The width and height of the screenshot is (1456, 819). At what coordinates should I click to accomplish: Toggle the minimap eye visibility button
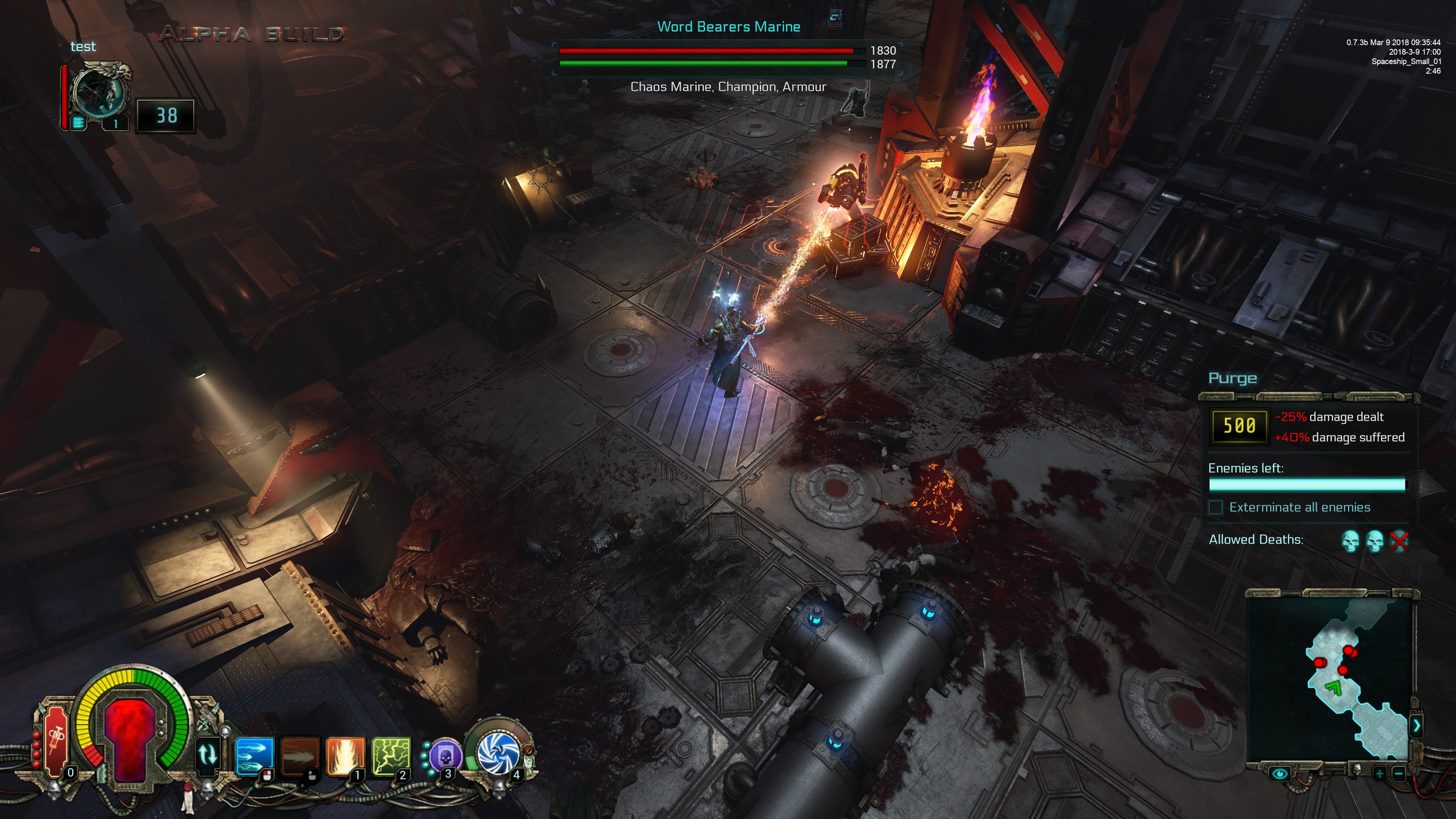tap(1280, 773)
